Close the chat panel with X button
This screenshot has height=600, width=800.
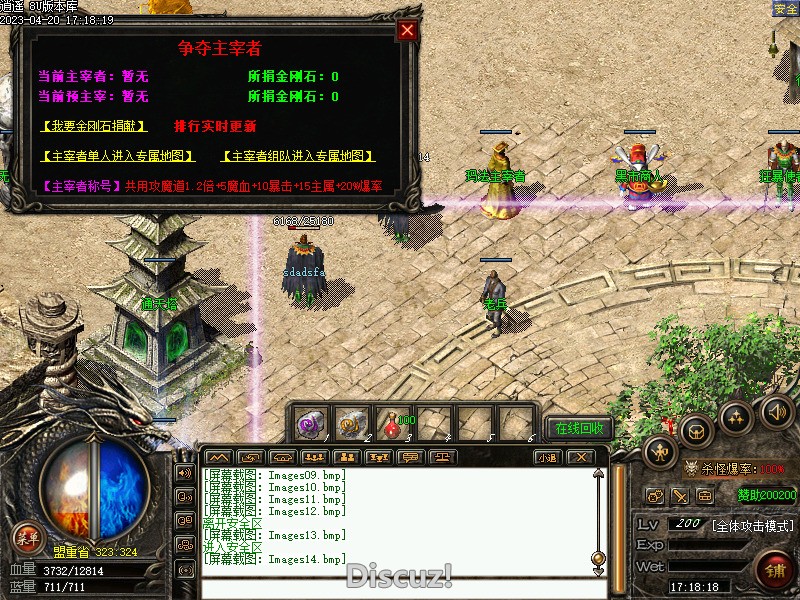point(580,457)
